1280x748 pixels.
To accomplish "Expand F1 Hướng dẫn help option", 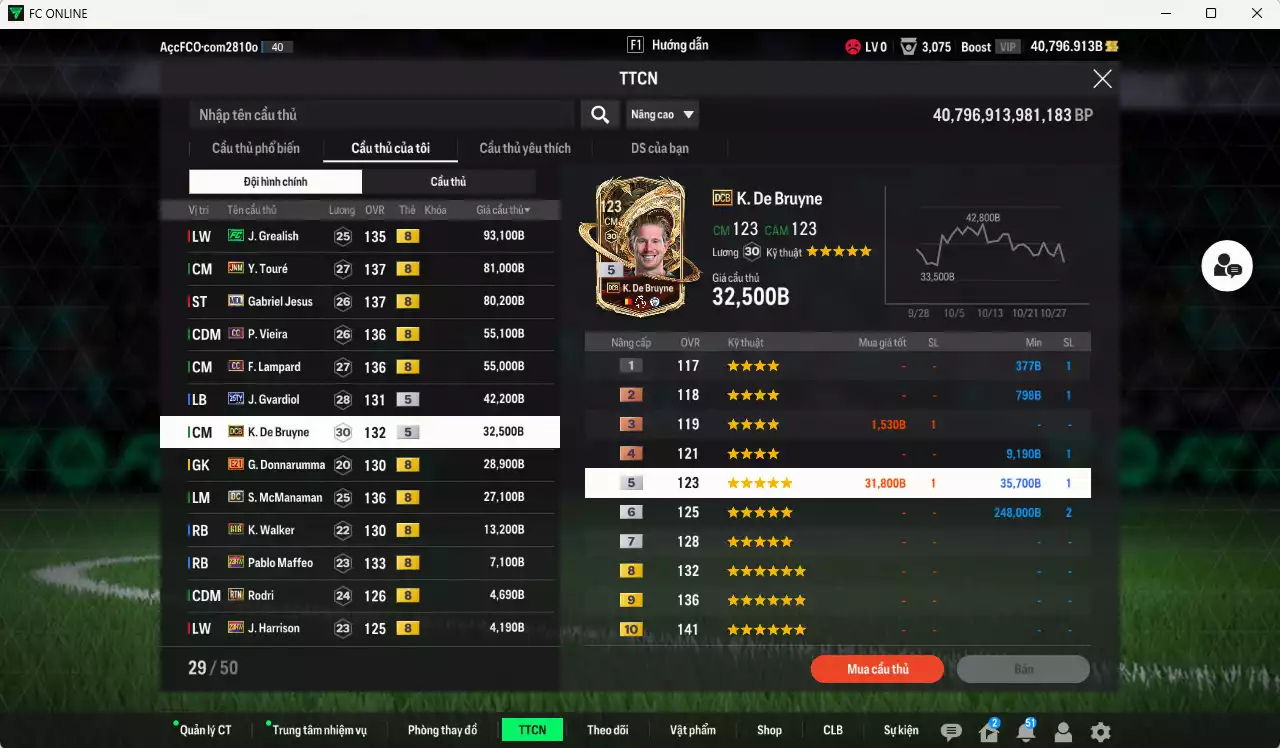I will pos(666,44).
